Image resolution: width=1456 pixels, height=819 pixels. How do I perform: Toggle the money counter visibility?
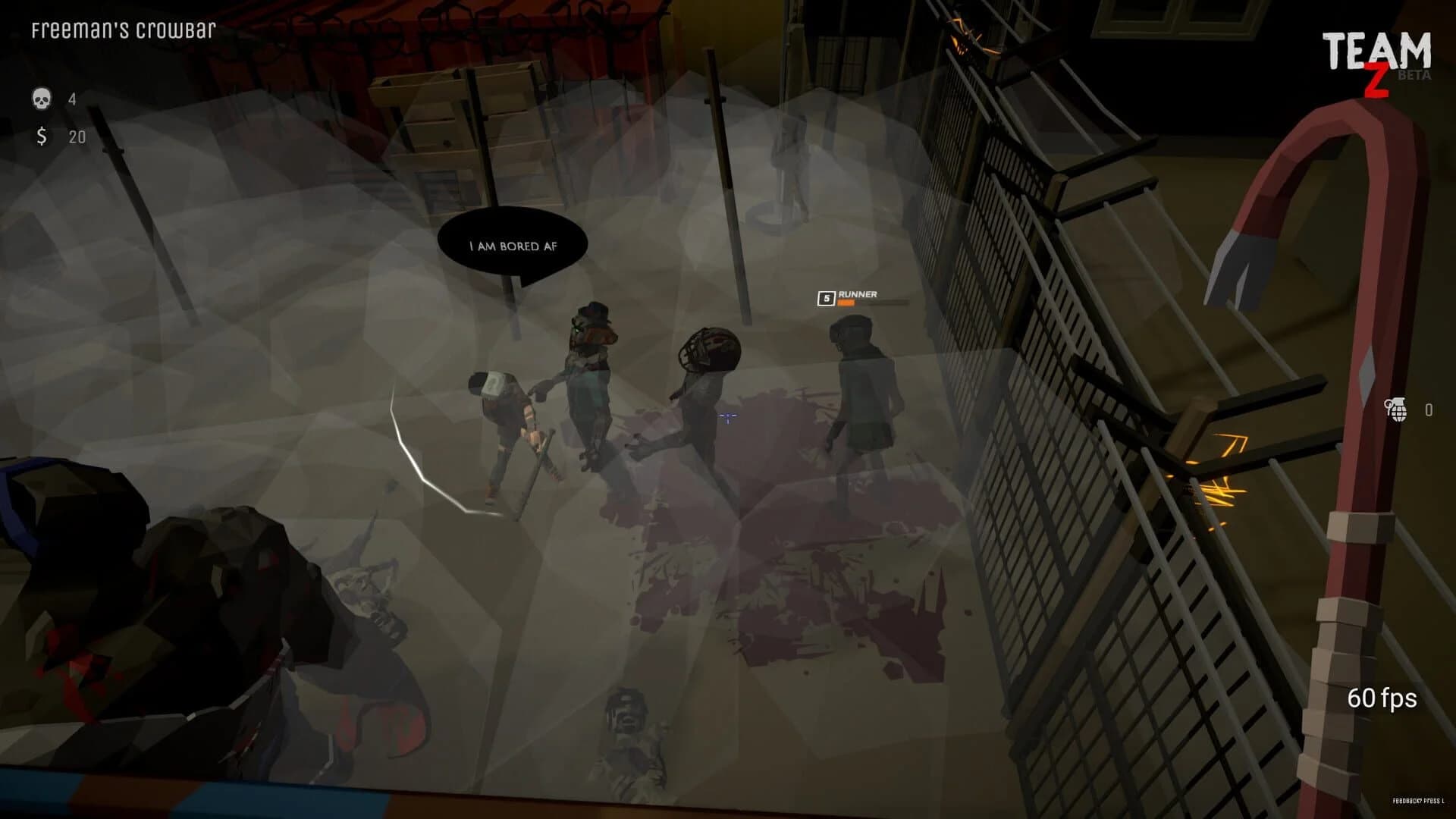tap(61, 137)
